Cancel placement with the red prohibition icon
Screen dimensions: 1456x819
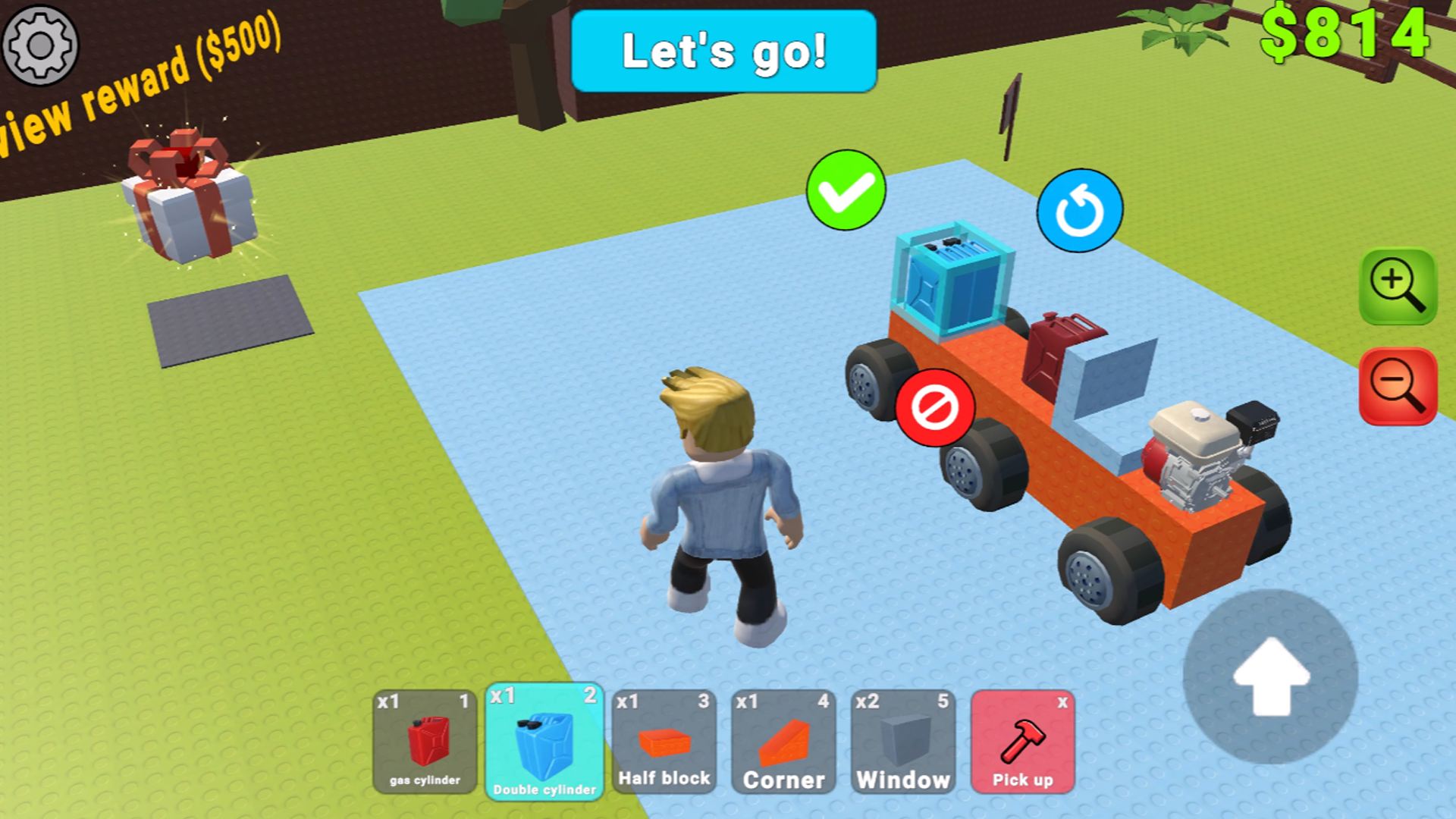click(x=934, y=408)
